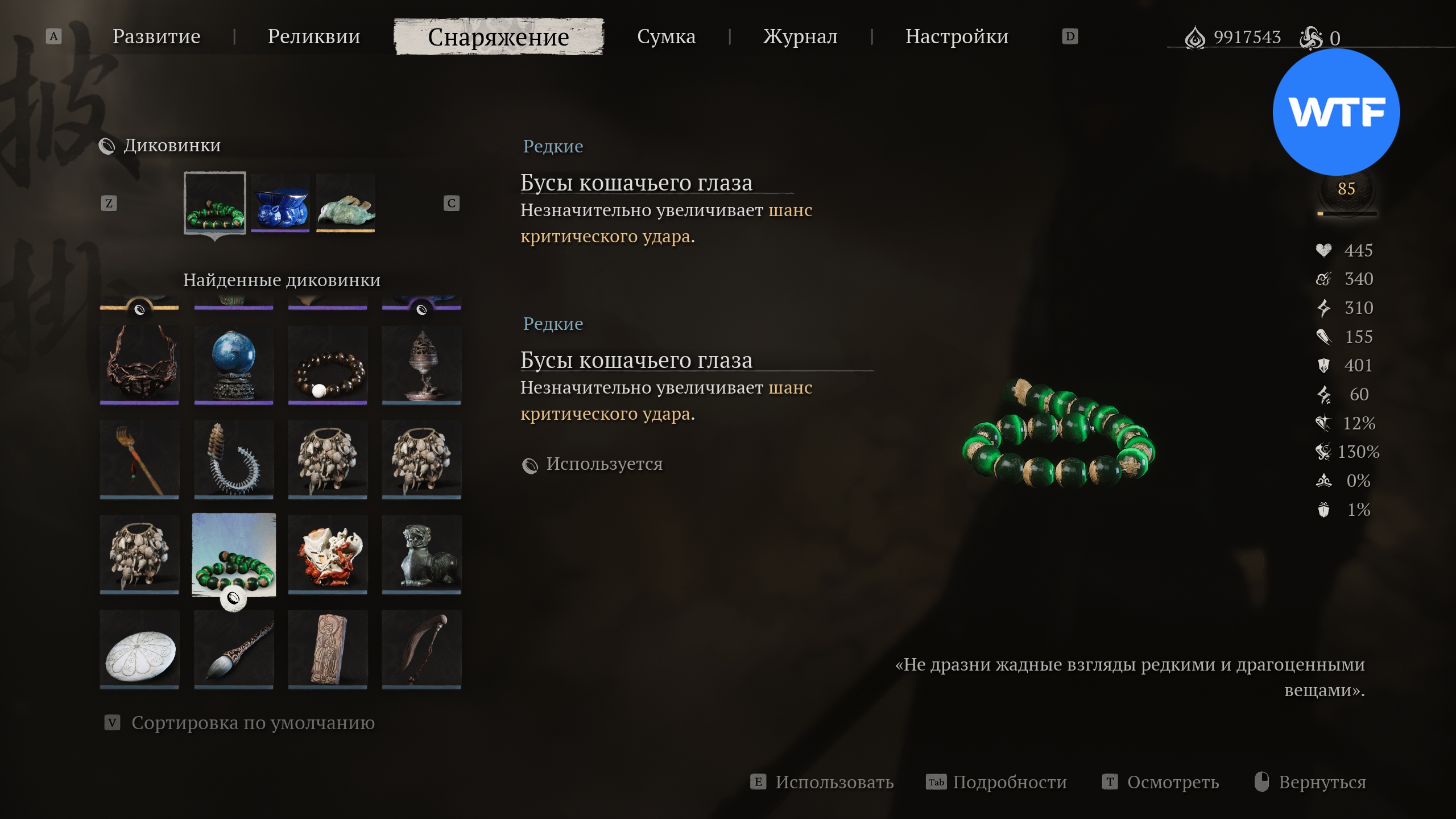The height and width of the screenshot is (819, 1456).
Task: Open the Настройки tab
Action: click(957, 36)
